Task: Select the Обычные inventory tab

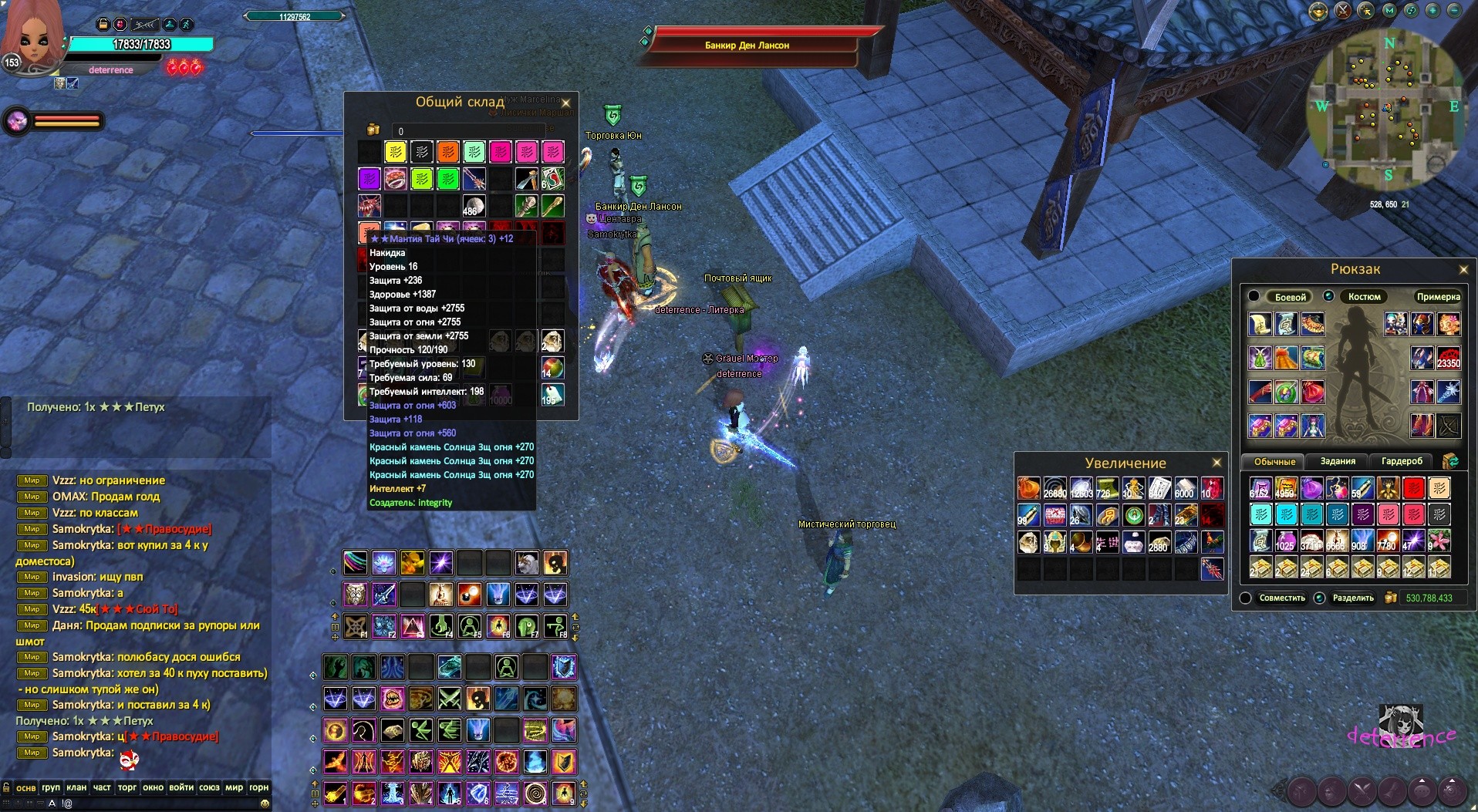Action: (1274, 461)
